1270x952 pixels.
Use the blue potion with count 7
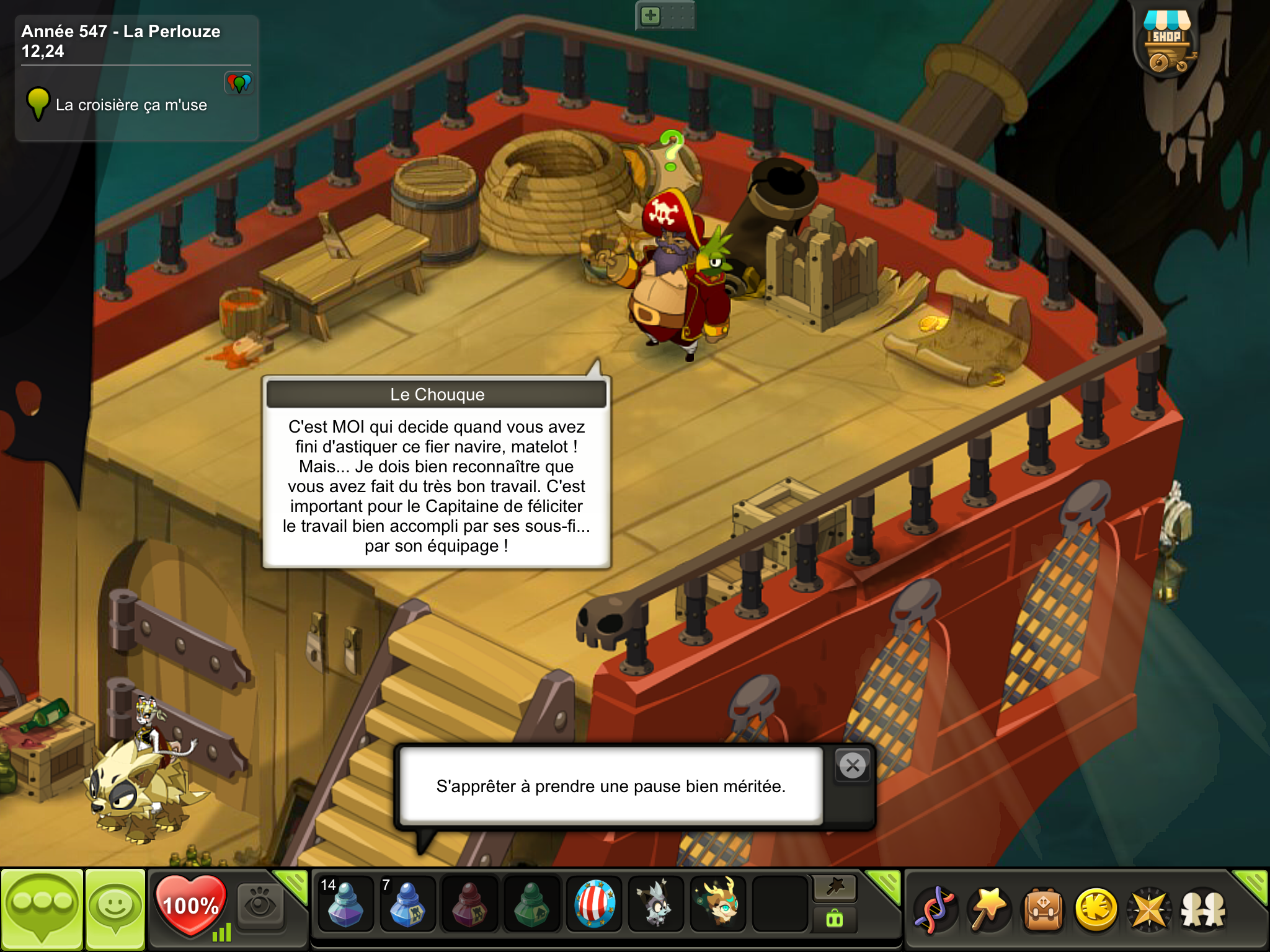407,905
